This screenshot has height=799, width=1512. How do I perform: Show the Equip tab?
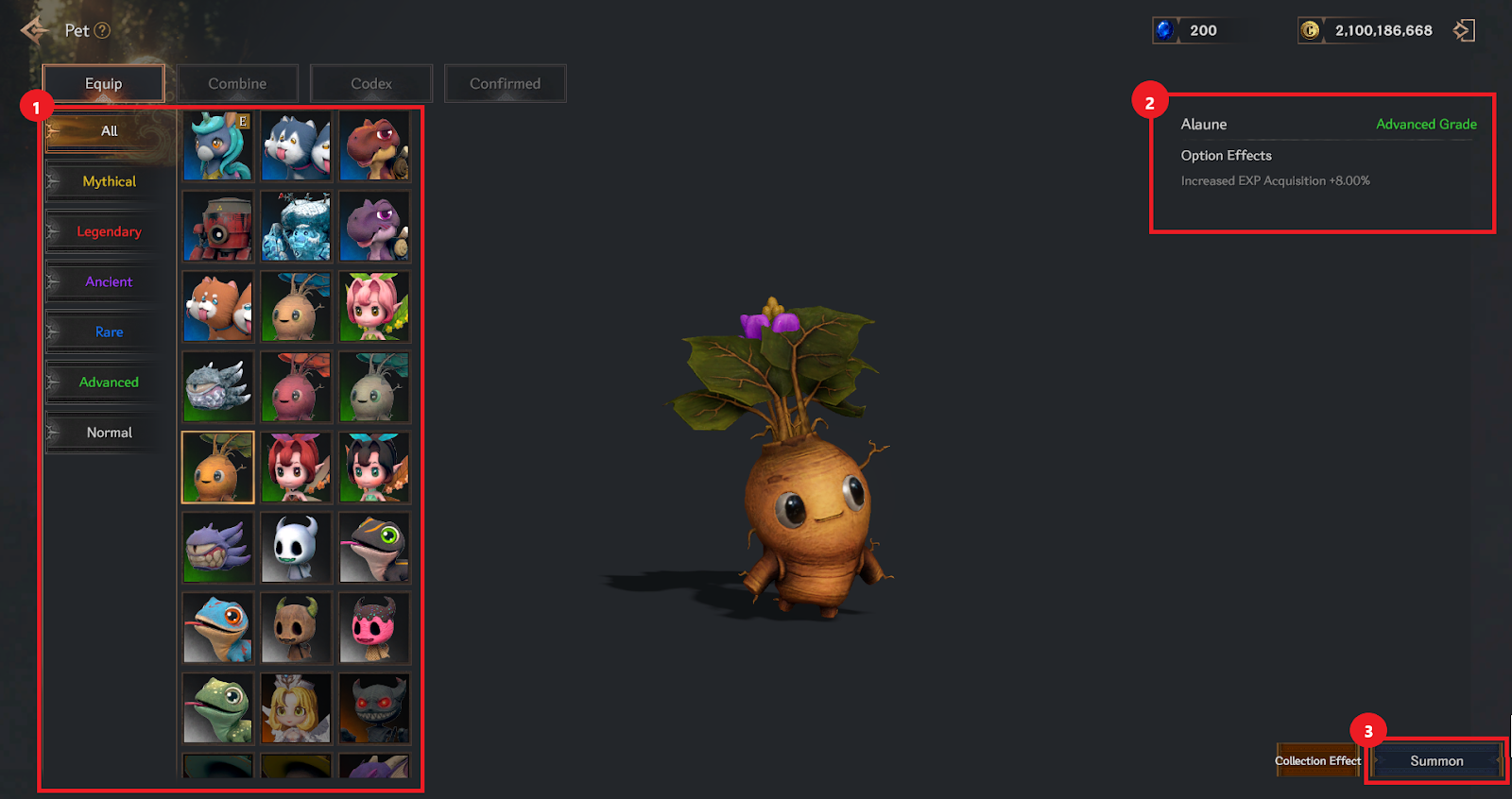[x=104, y=83]
